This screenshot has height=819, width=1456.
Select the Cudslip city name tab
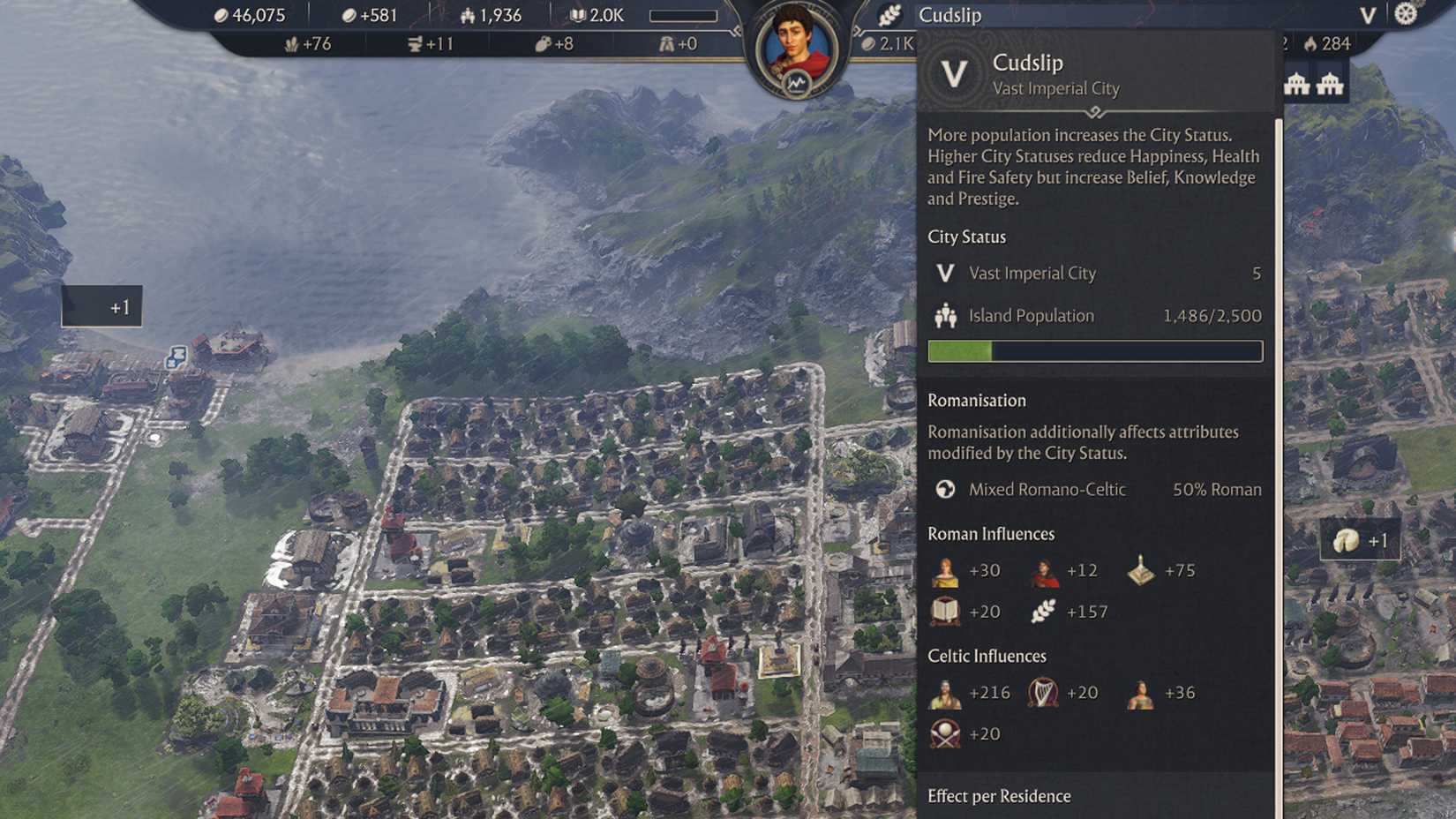click(x=949, y=15)
